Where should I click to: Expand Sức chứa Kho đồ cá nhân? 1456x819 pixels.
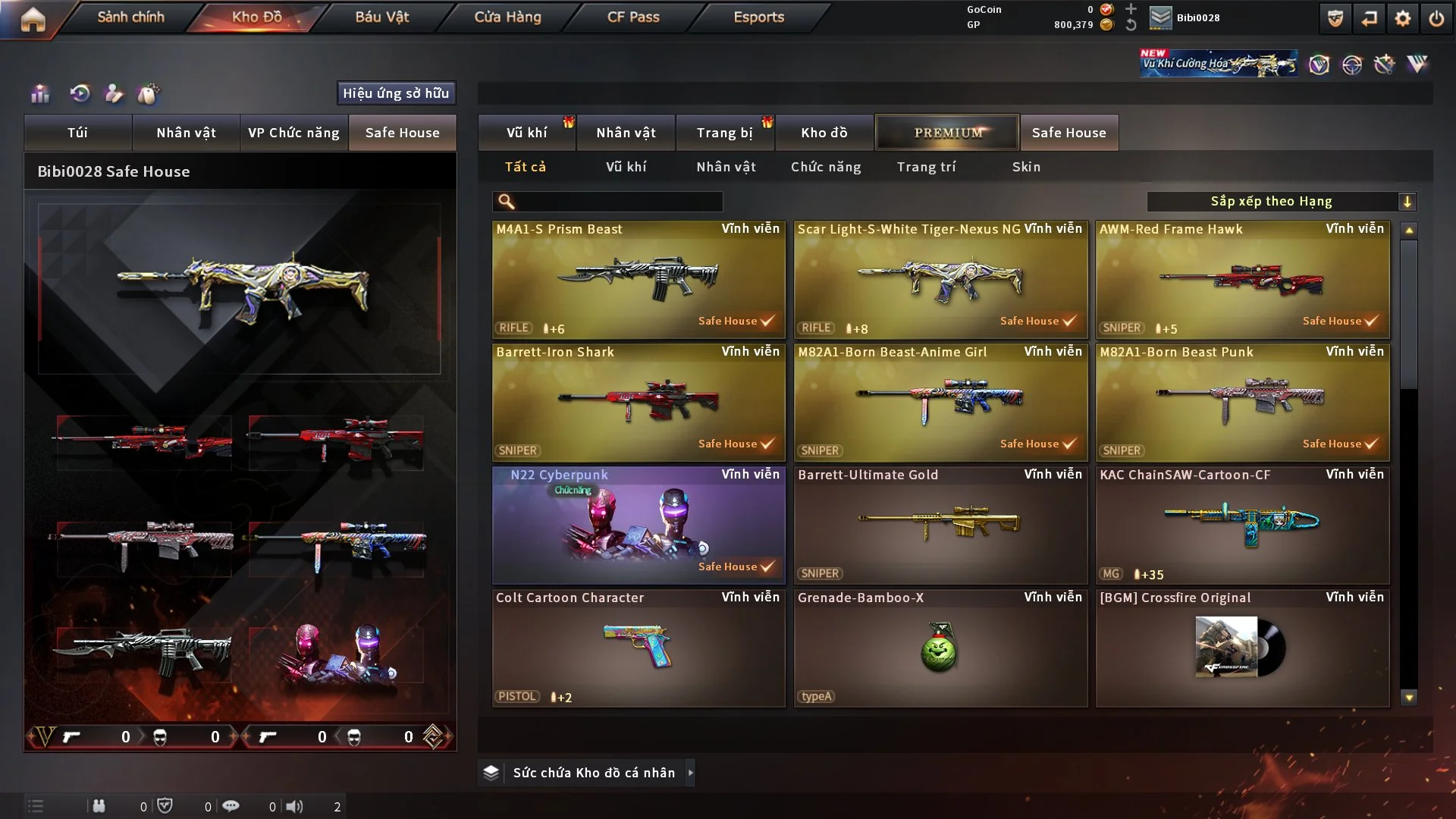[594, 773]
